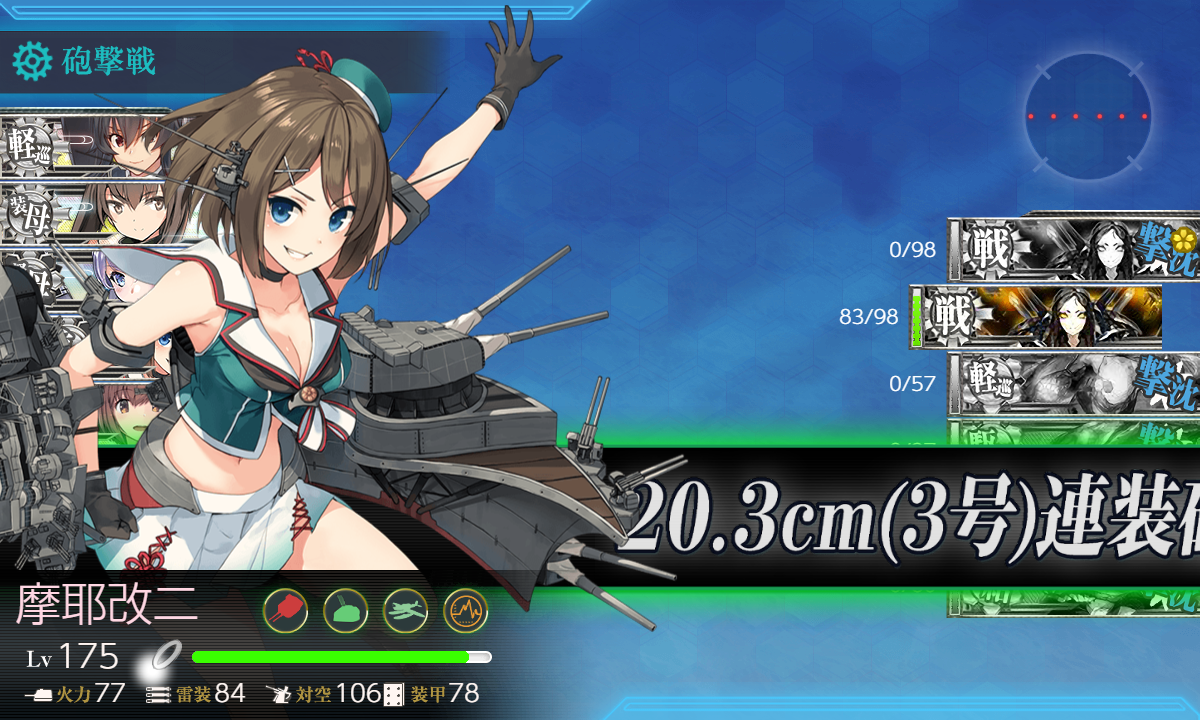Select the orange radar equipment icon

(x=465, y=609)
